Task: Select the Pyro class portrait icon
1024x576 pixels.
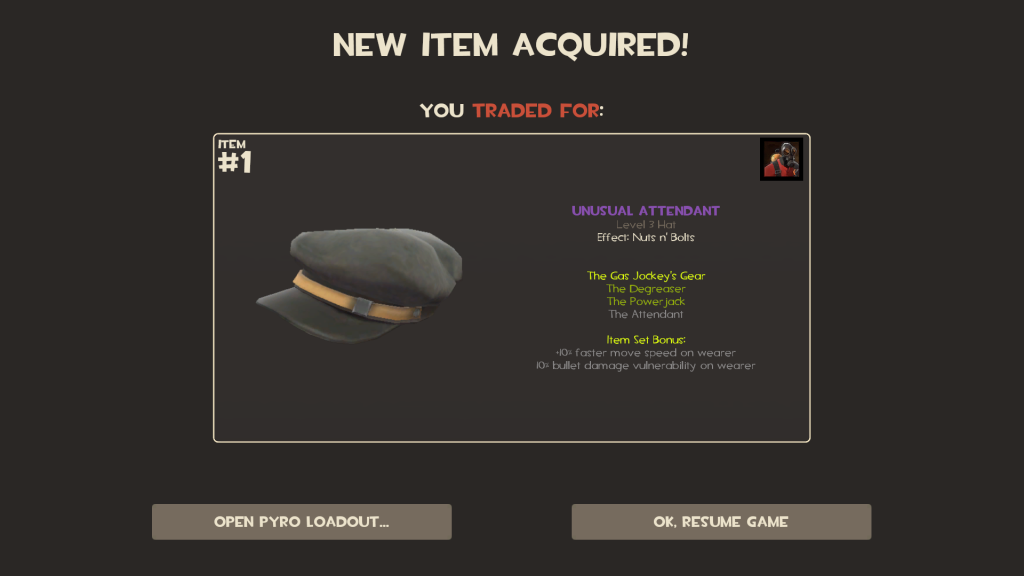Action: [781, 160]
